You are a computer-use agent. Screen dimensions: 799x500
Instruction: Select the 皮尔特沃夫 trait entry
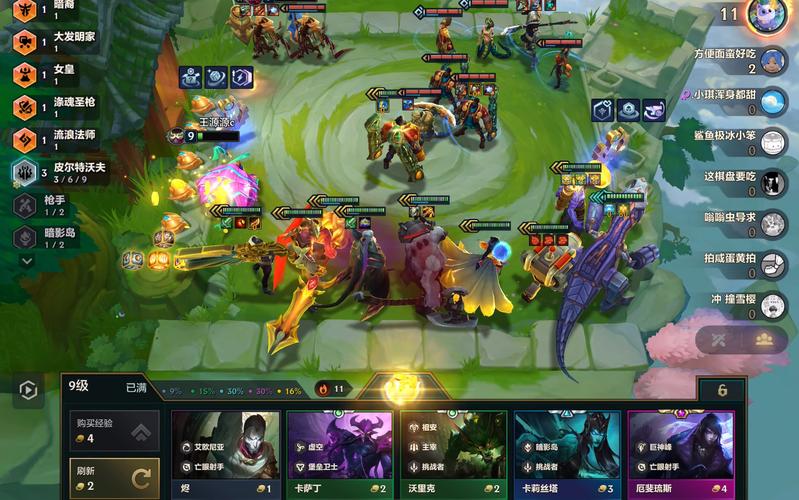[60, 172]
